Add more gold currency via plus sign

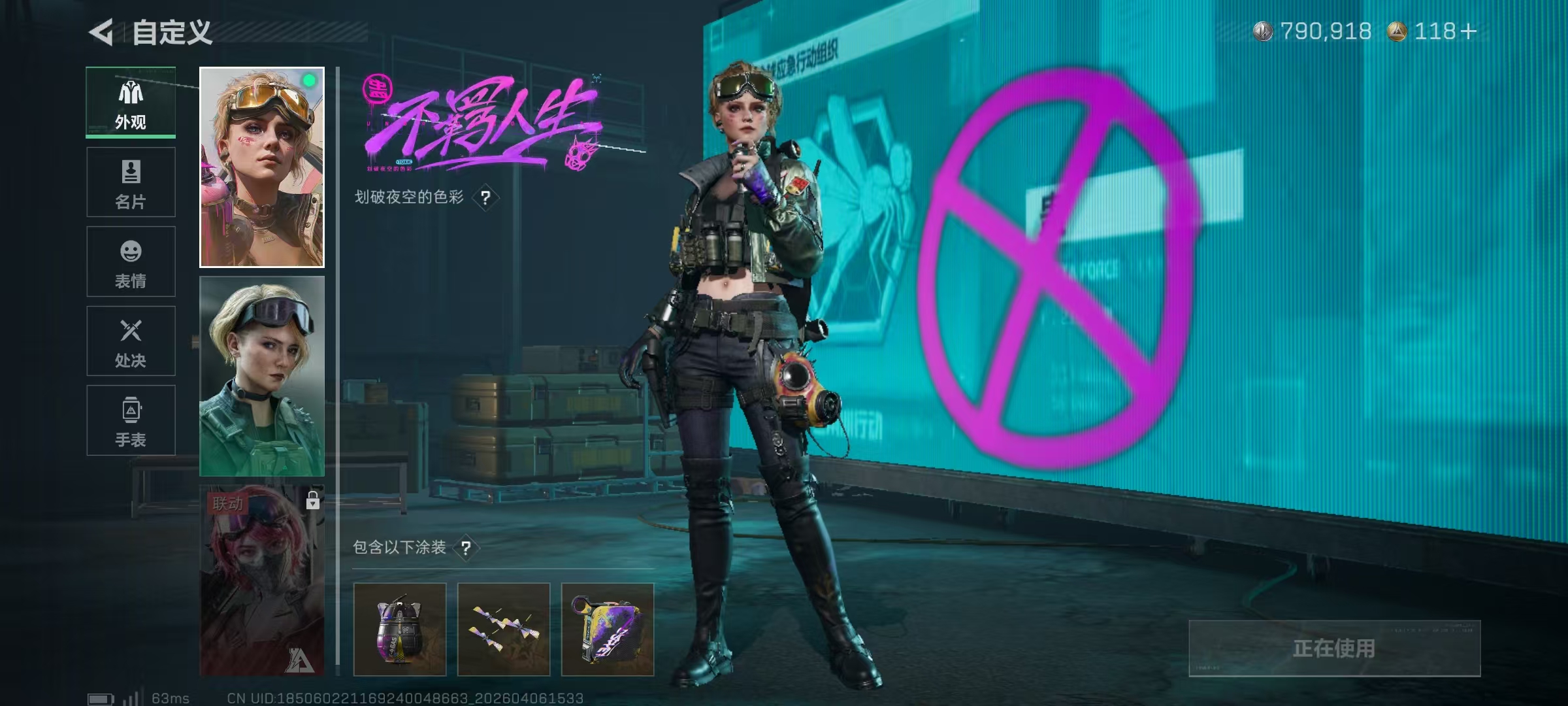click(1468, 31)
